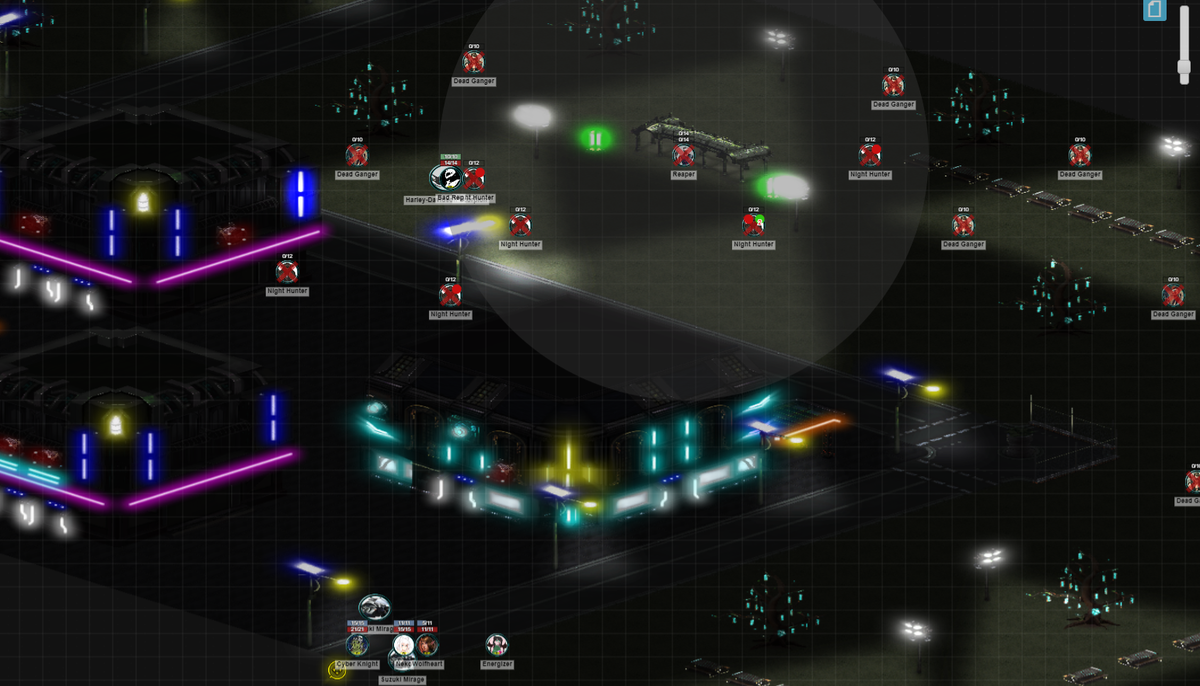Select the Bad Rep black-and-white token
This screenshot has width=1200, height=686.
(444, 178)
